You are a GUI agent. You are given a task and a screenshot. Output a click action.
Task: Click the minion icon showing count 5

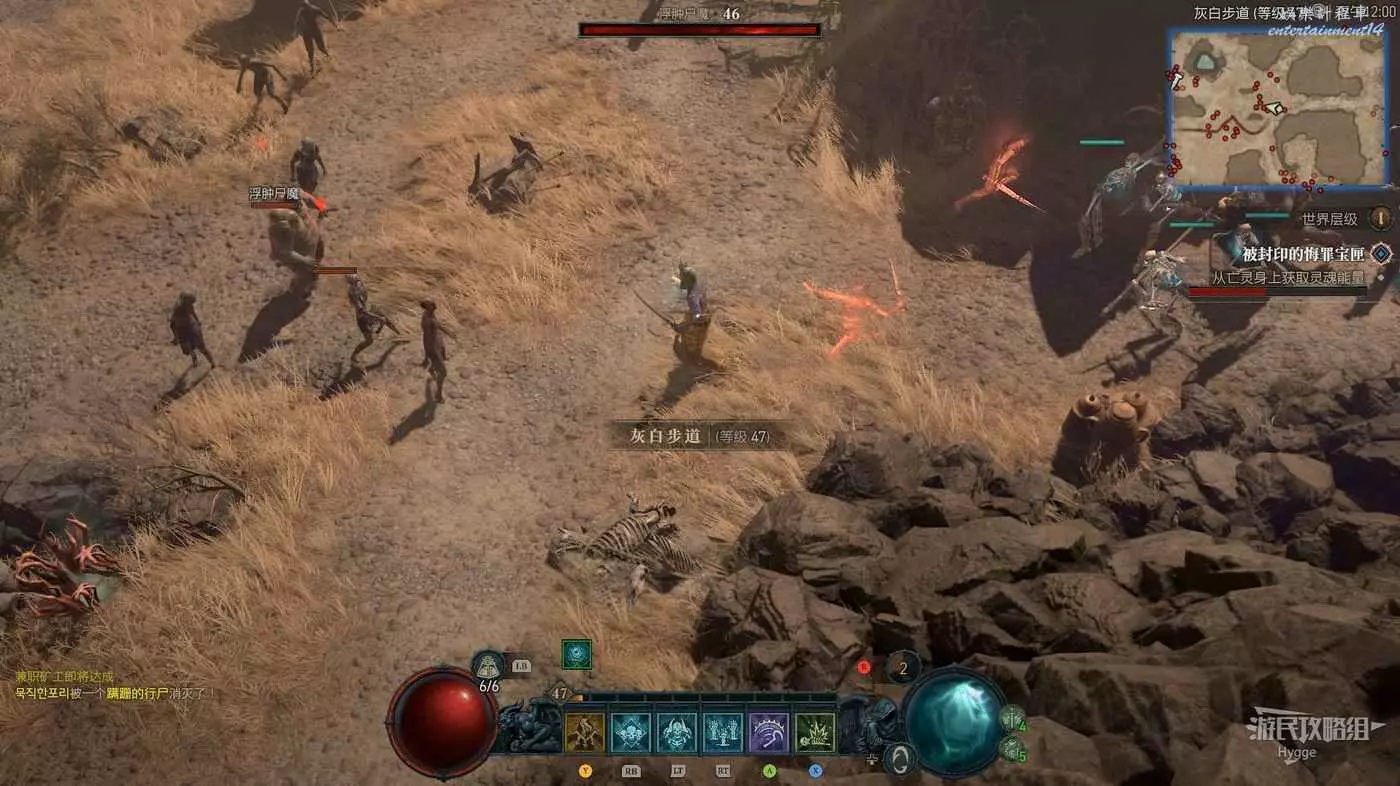click(x=1012, y=749)
